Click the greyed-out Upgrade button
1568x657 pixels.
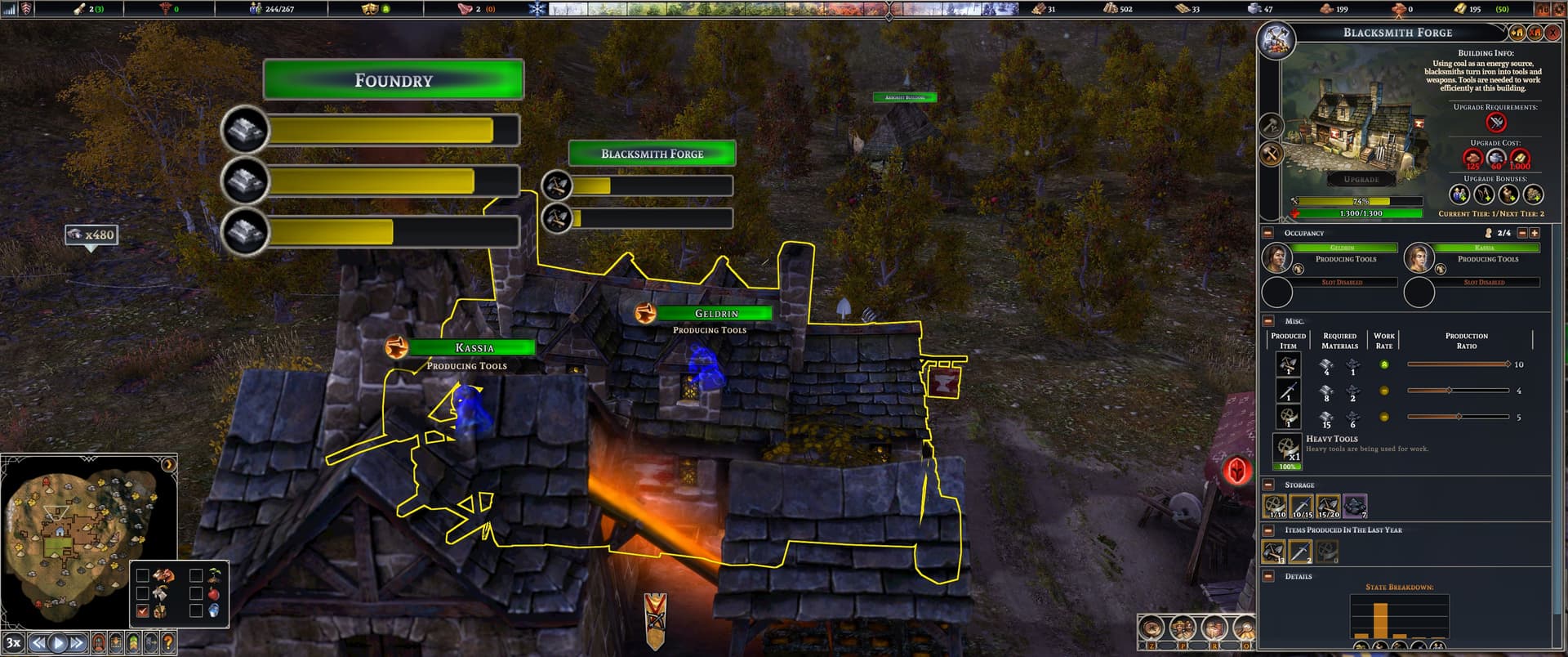[x=1361, y=179]
